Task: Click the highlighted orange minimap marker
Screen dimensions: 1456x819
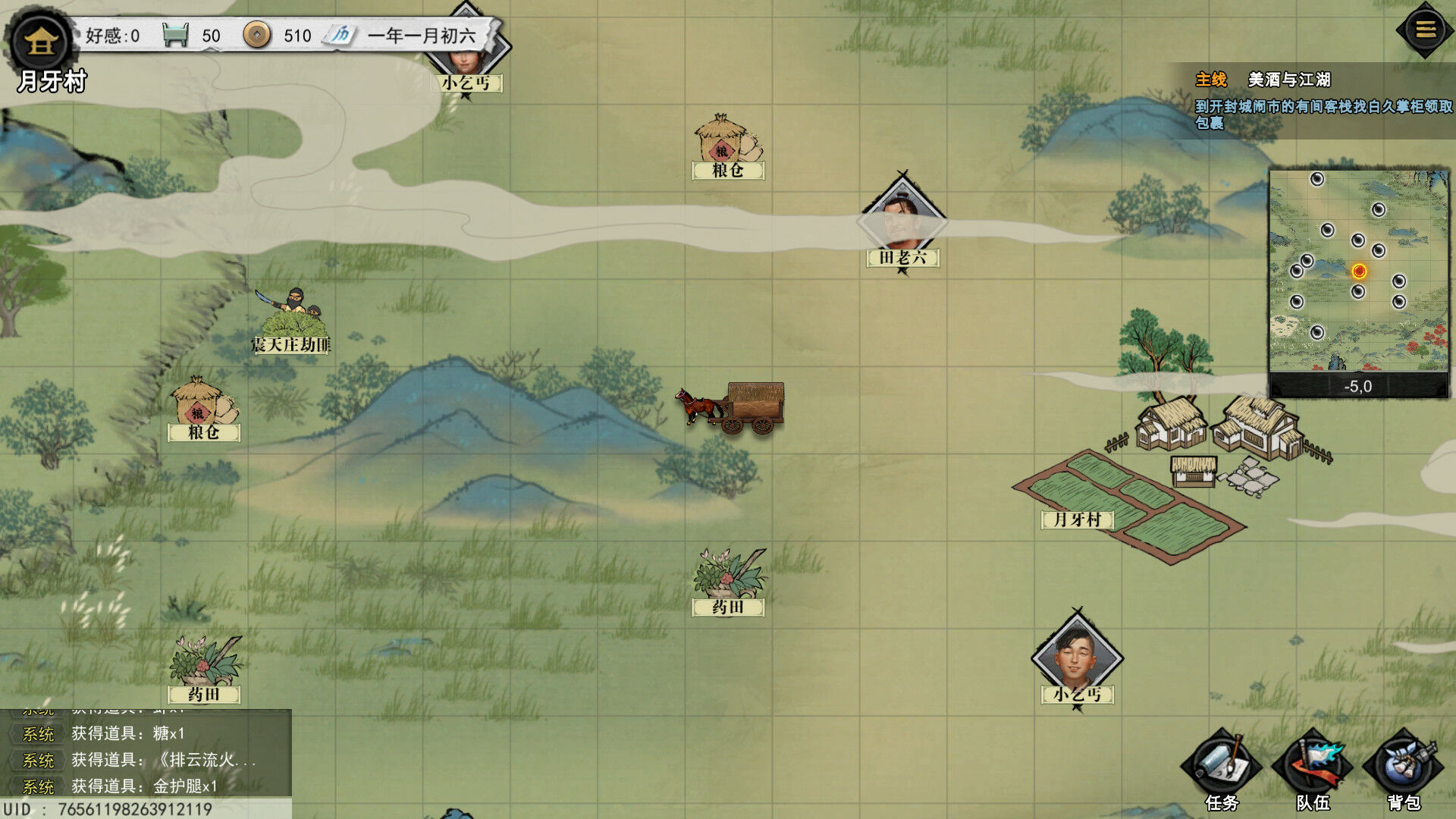Action: click(x=1359, y=271)
